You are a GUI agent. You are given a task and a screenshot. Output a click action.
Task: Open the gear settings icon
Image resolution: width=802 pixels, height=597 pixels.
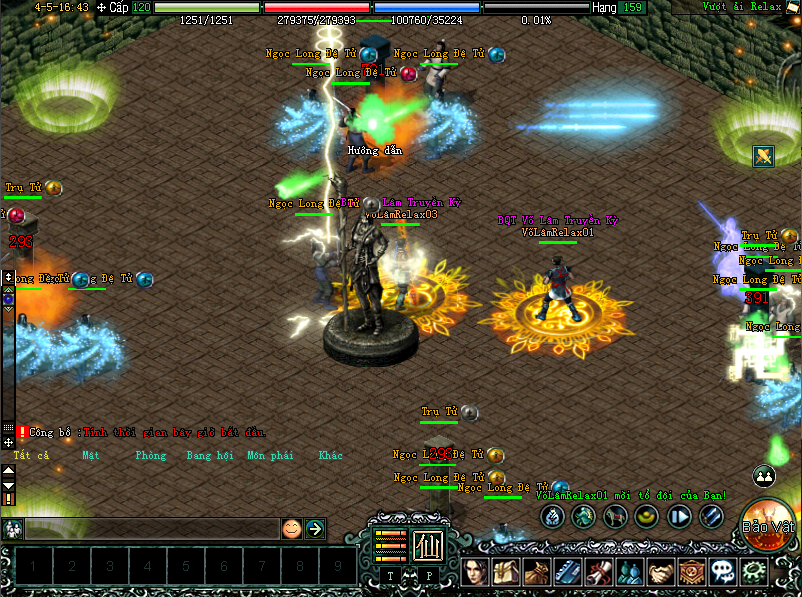pos(753,571)
